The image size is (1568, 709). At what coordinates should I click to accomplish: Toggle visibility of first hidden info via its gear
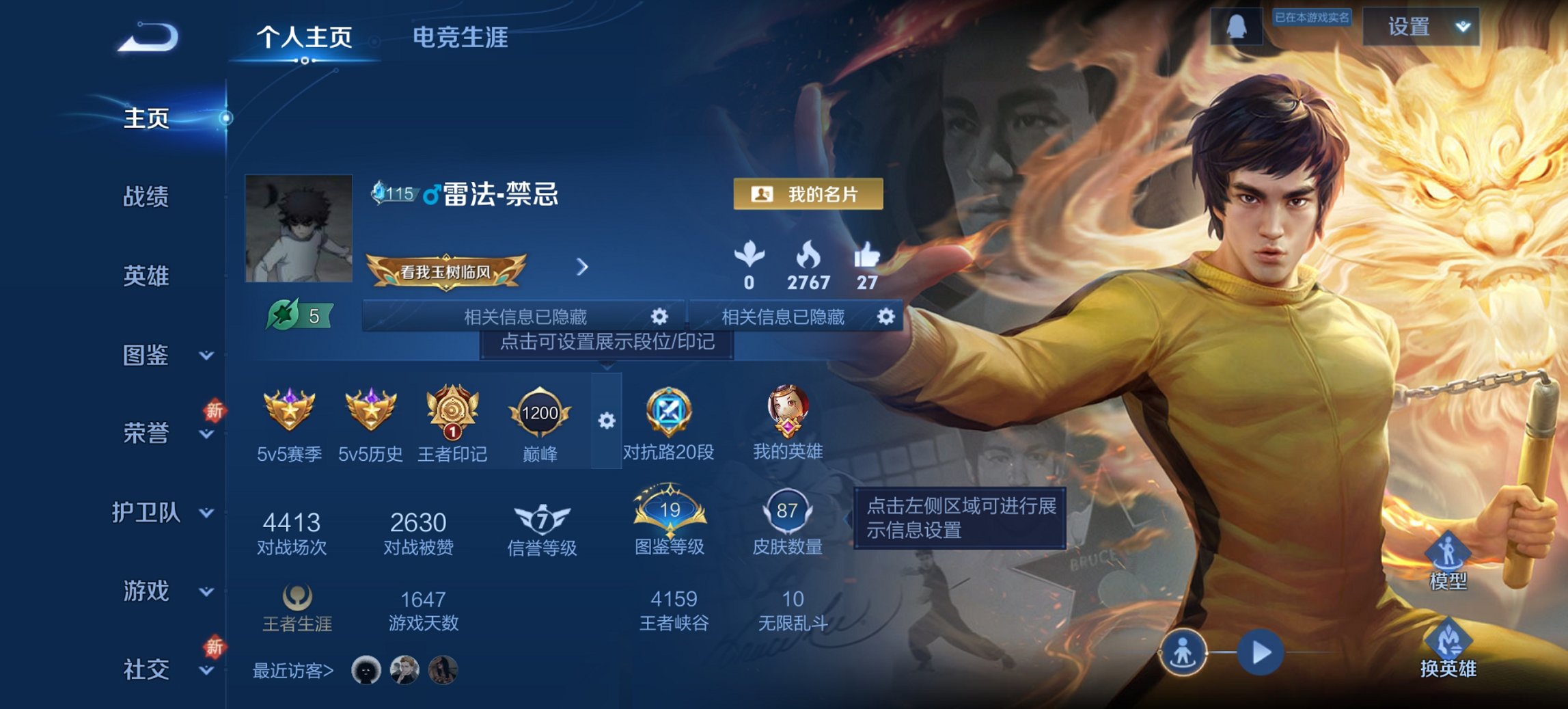pos(658,317)
